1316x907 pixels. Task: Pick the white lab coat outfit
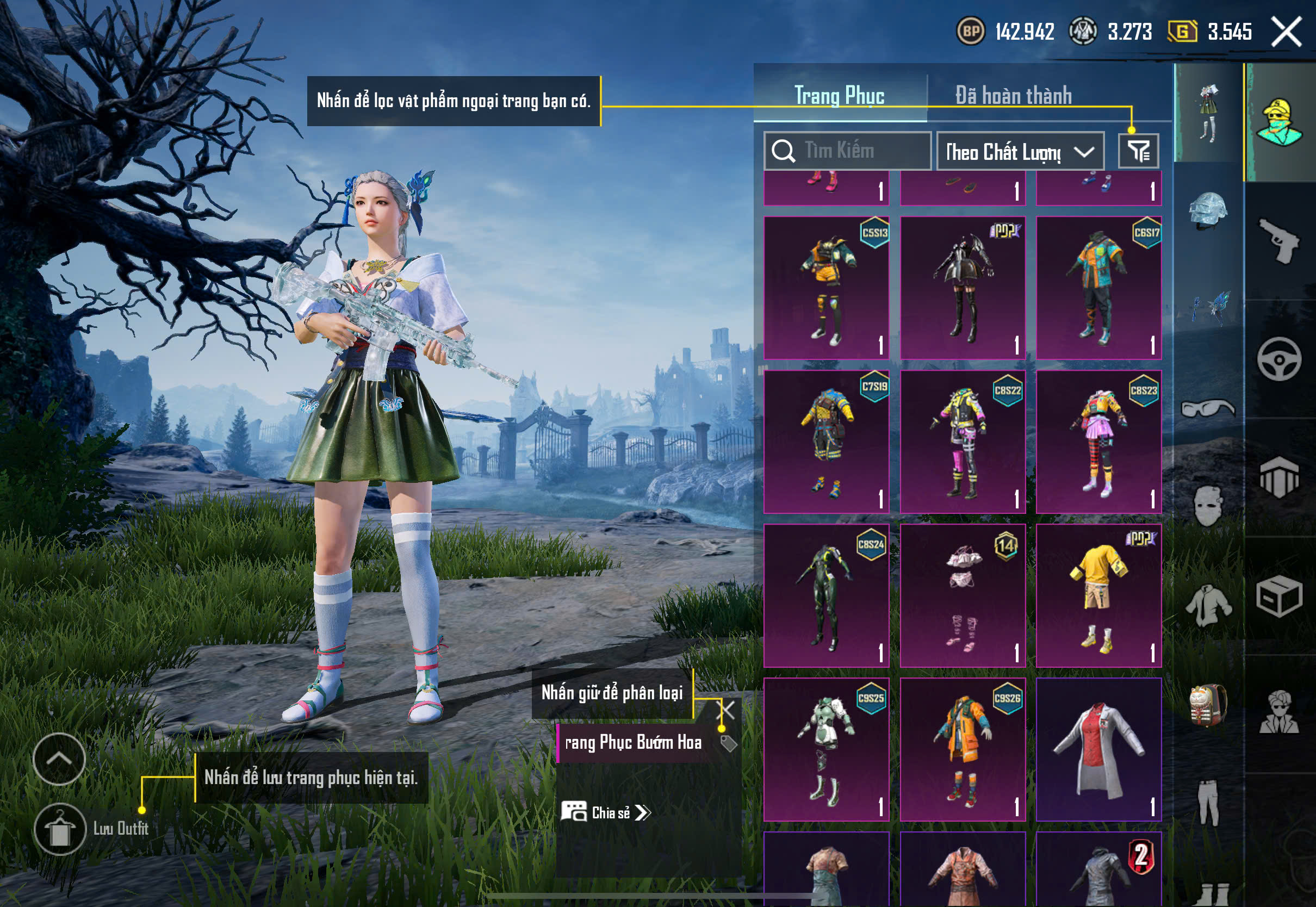click(1098, 749)
